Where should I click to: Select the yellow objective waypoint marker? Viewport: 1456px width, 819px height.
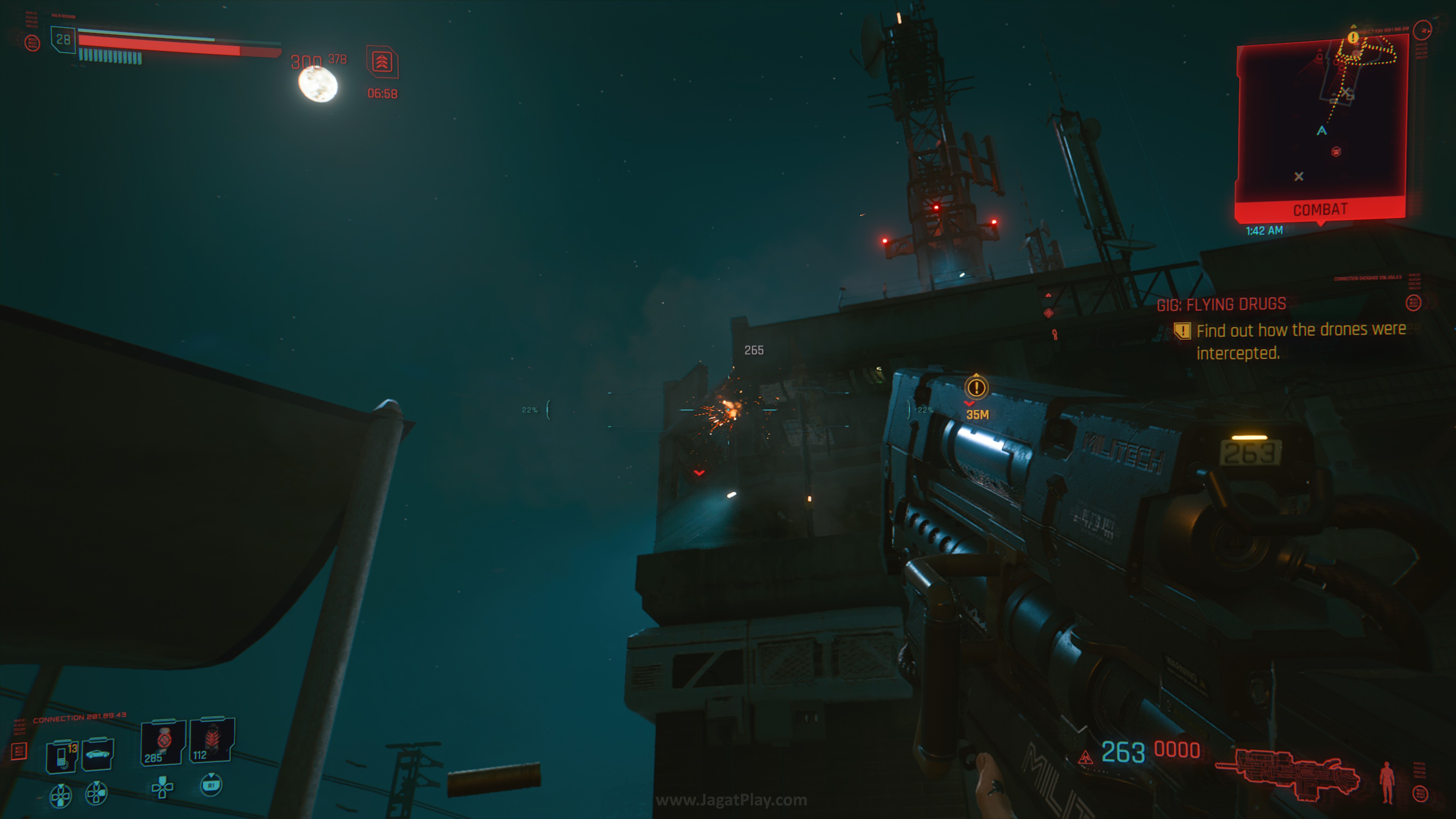tap(976, 388)
